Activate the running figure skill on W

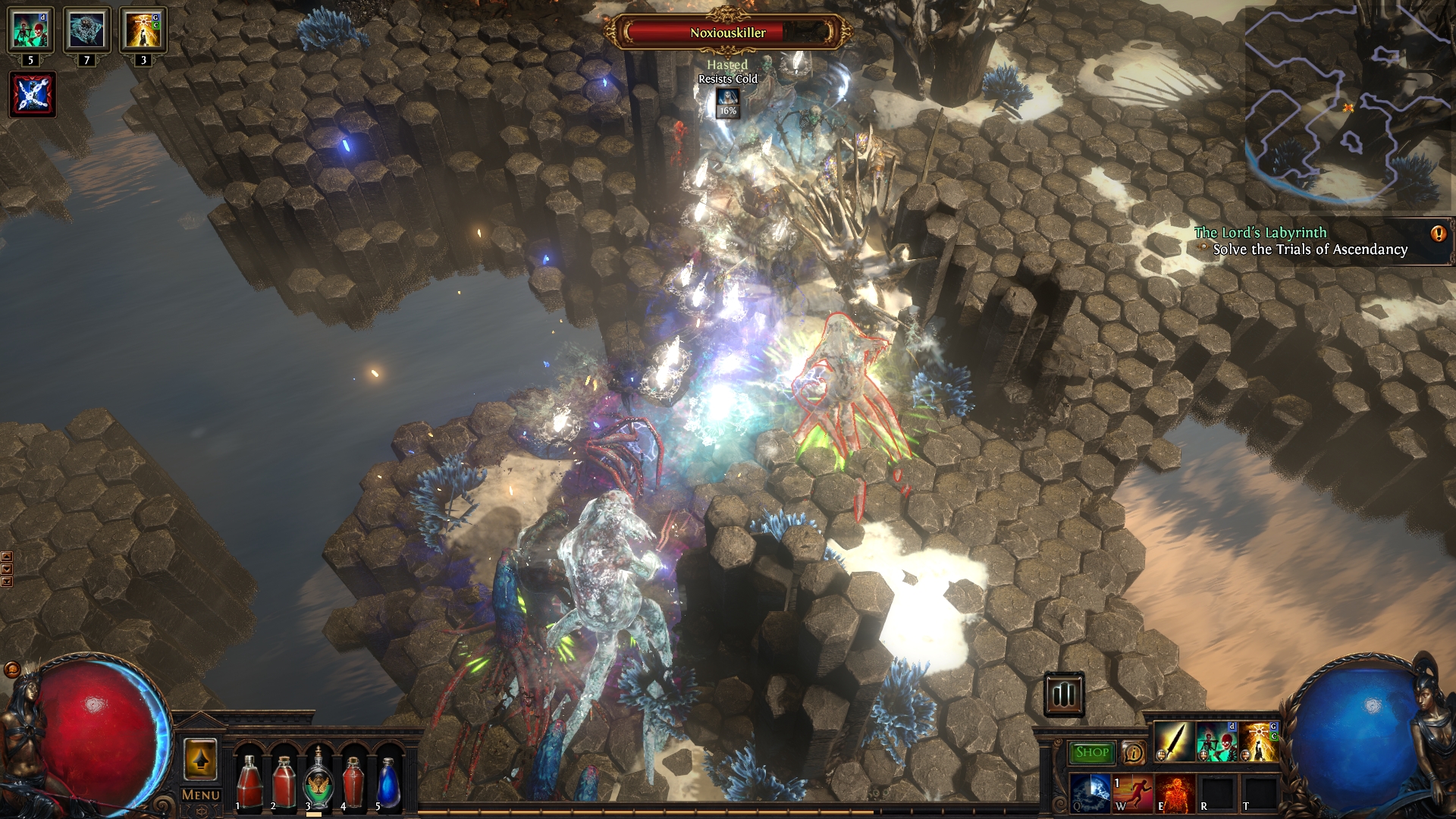(x=1132, y=792)
